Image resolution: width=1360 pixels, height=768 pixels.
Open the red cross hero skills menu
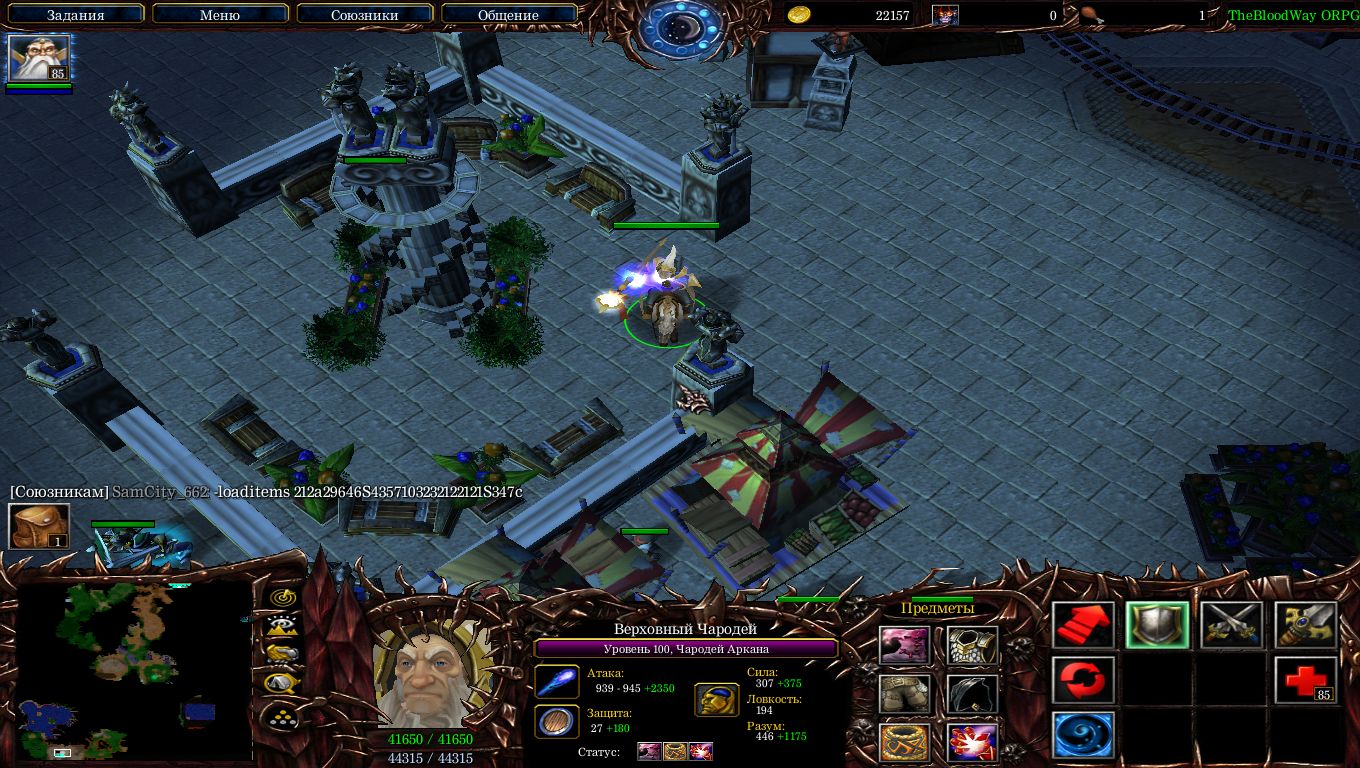pyautogui.click(x=1305, y=681)
